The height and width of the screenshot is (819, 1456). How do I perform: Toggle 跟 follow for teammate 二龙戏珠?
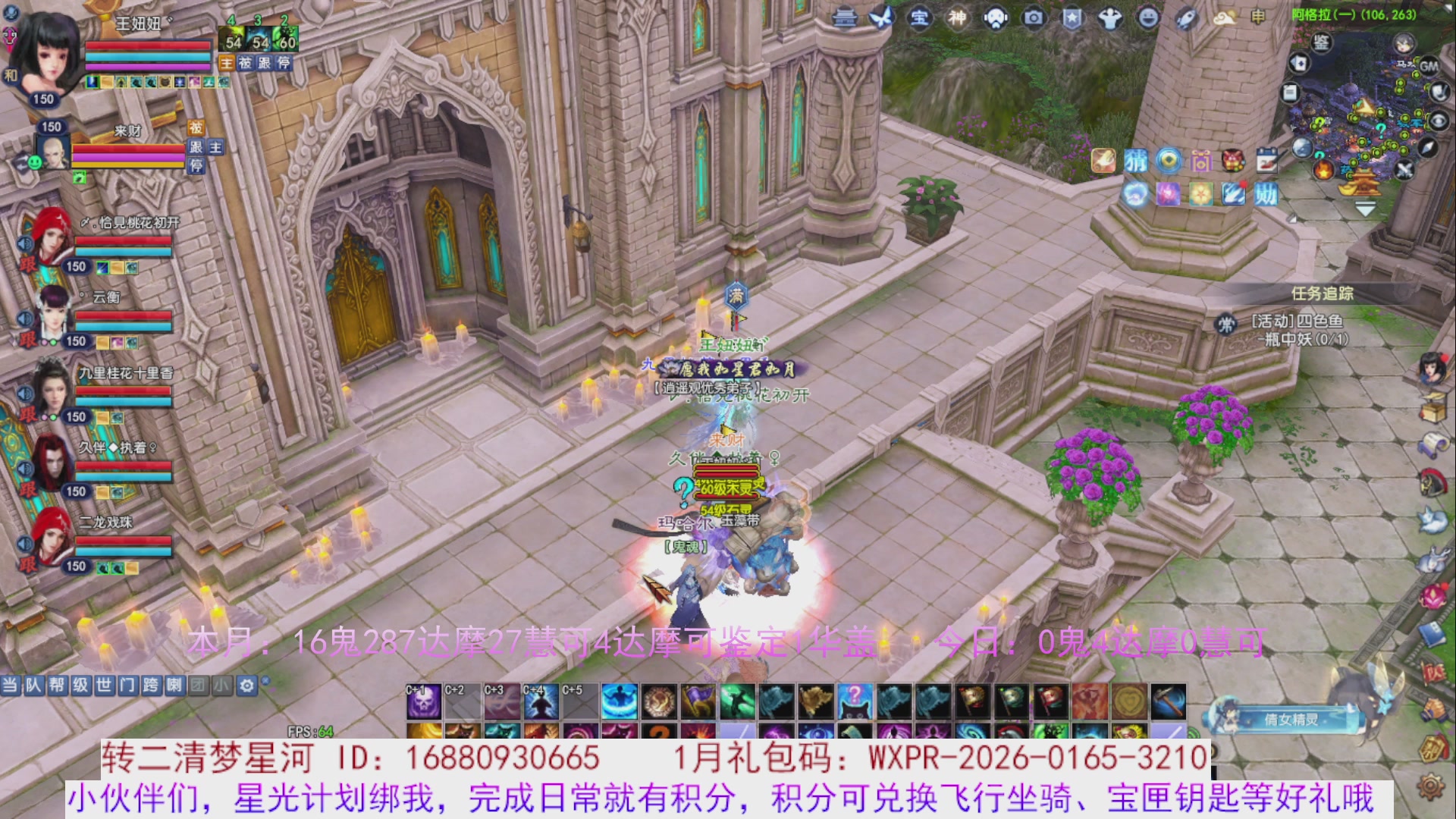27,564
